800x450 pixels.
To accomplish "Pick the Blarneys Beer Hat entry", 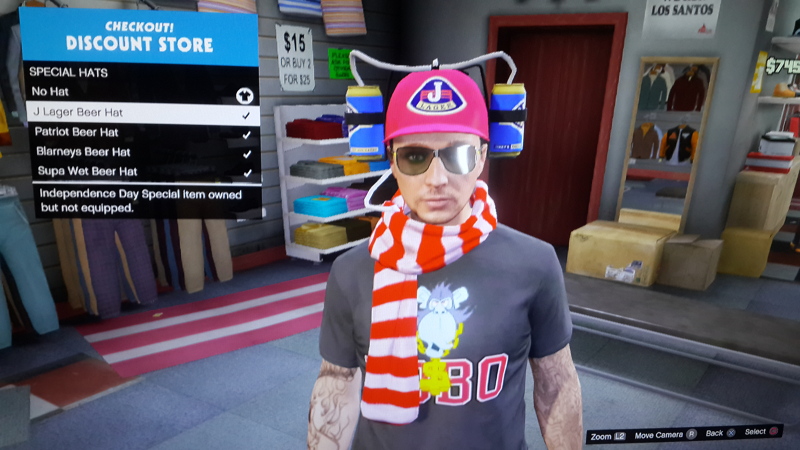I will point(140,153).
